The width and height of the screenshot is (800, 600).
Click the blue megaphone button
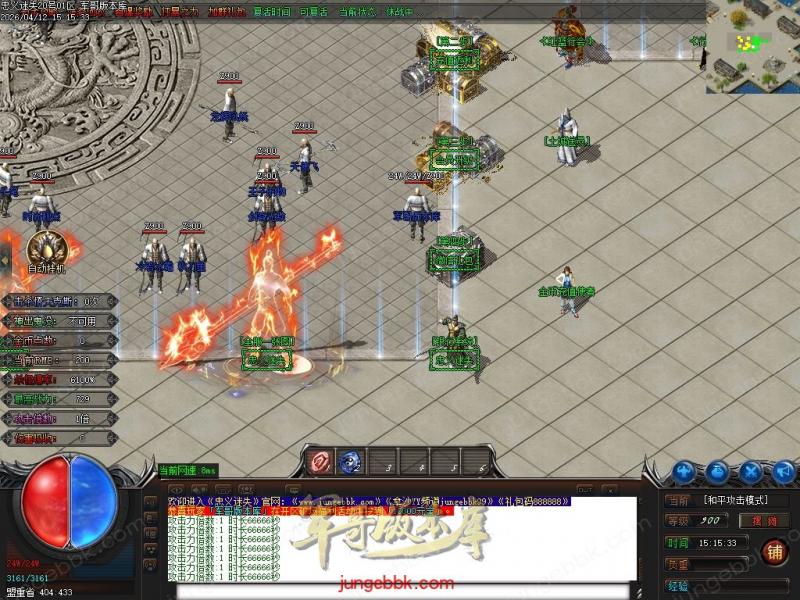tap(783, 471)
